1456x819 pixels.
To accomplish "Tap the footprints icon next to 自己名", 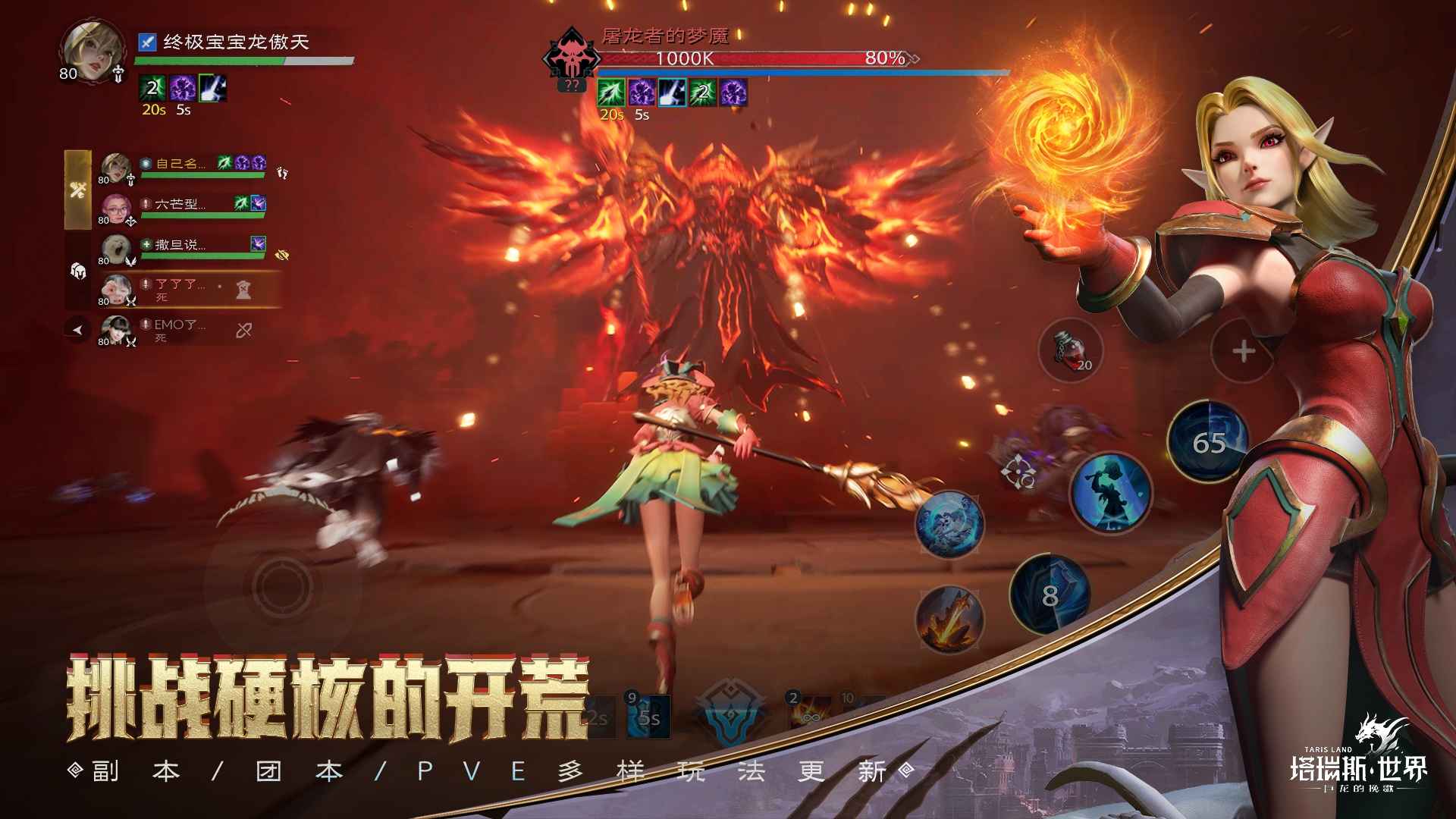I will pyautogui.click(x=281, y=173).
